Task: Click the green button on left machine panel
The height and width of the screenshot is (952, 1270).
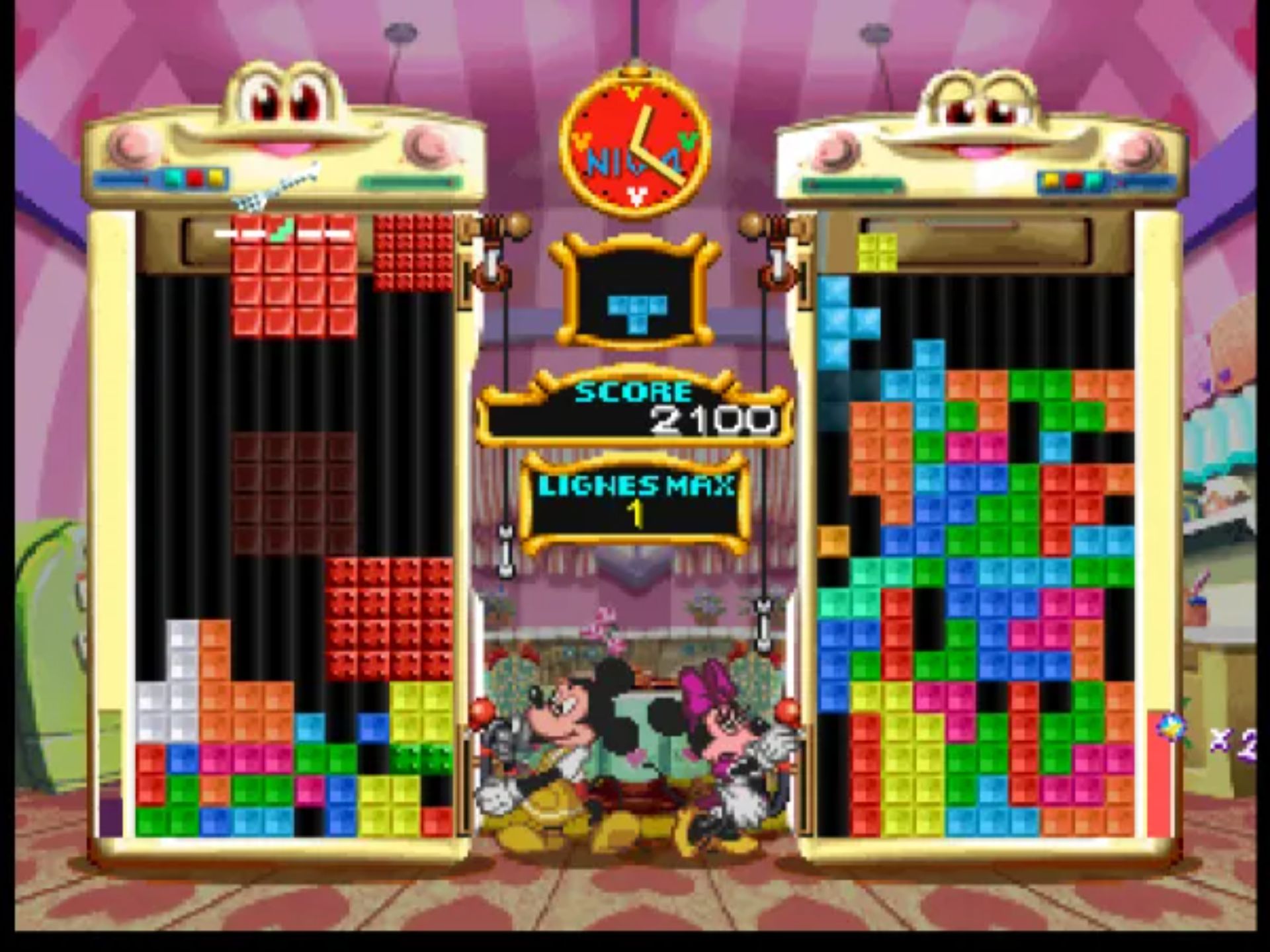Action: pyautogui.click(x=172, y=177)
